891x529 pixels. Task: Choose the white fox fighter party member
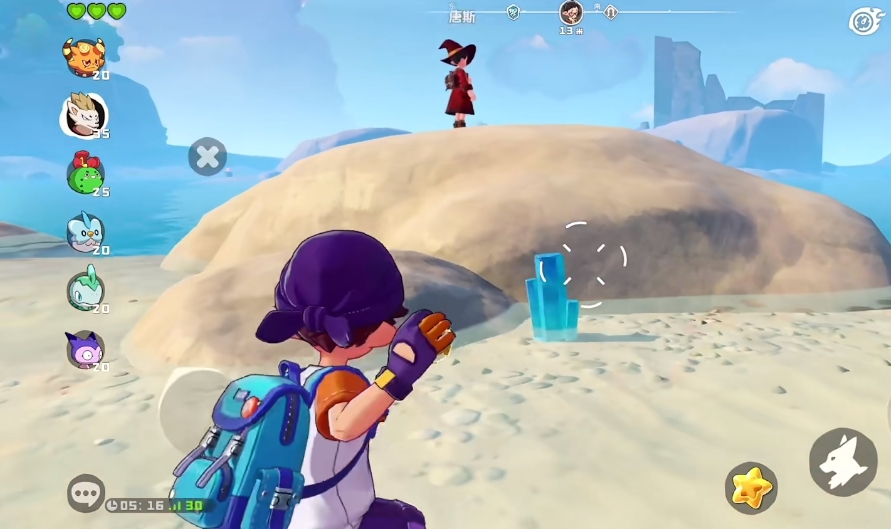click(84, 115)
